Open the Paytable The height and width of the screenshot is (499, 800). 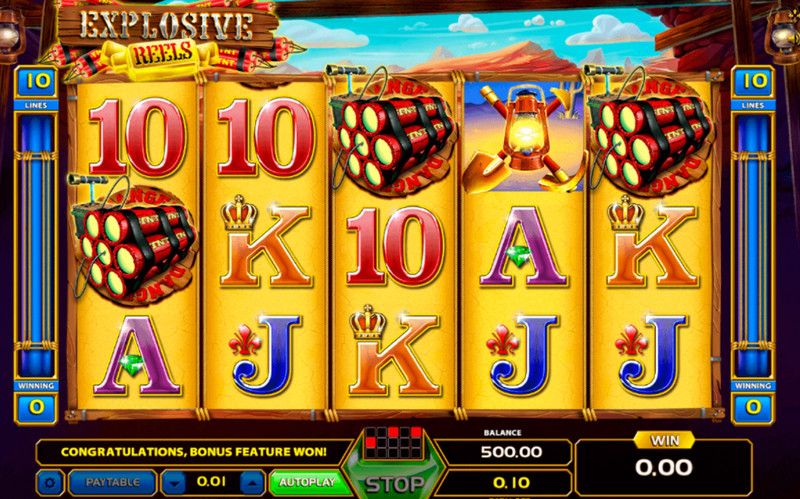point(111,483)
